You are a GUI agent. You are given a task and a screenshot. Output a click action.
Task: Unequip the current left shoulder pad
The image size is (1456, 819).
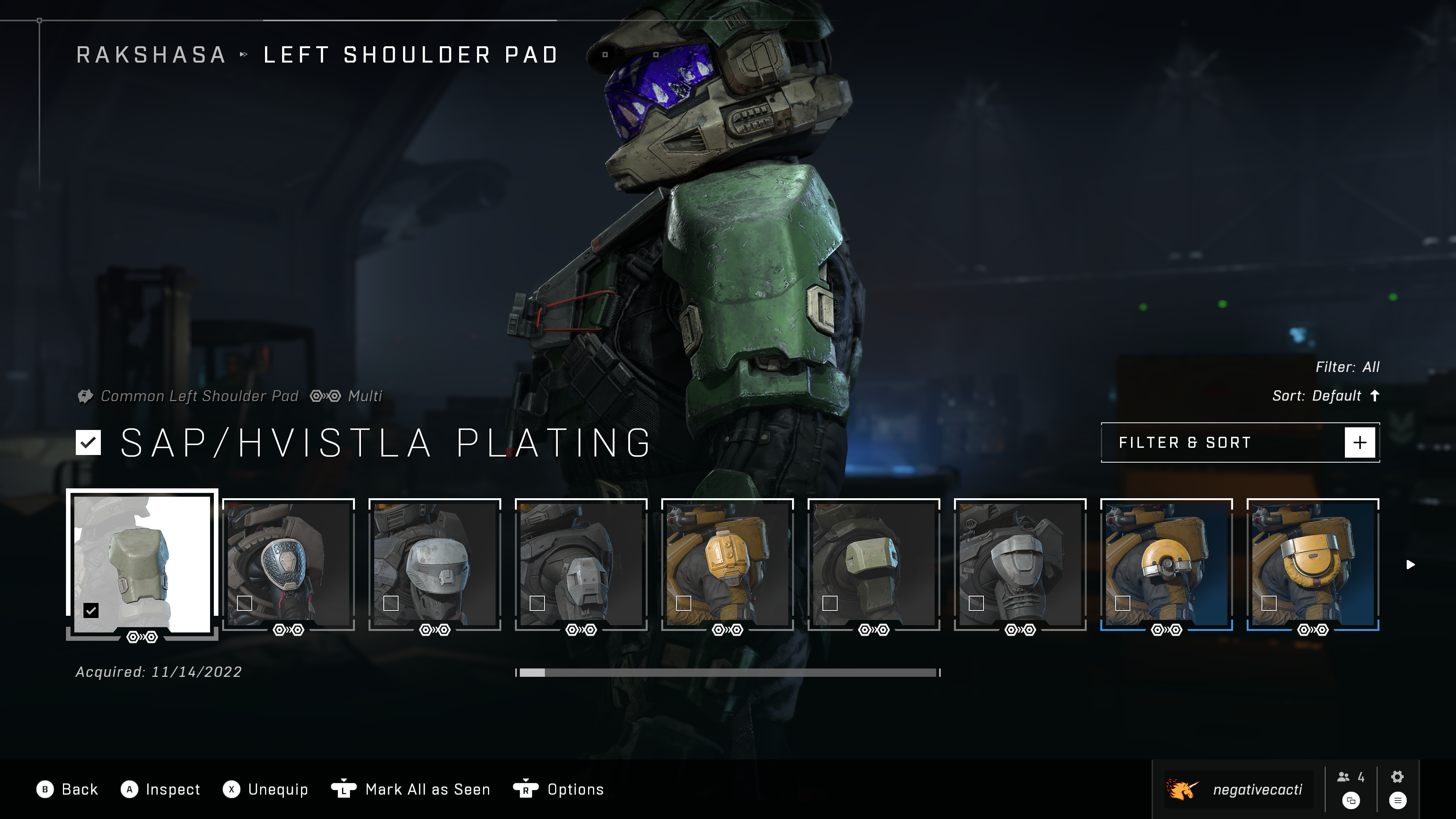click(x=266, y=789)
